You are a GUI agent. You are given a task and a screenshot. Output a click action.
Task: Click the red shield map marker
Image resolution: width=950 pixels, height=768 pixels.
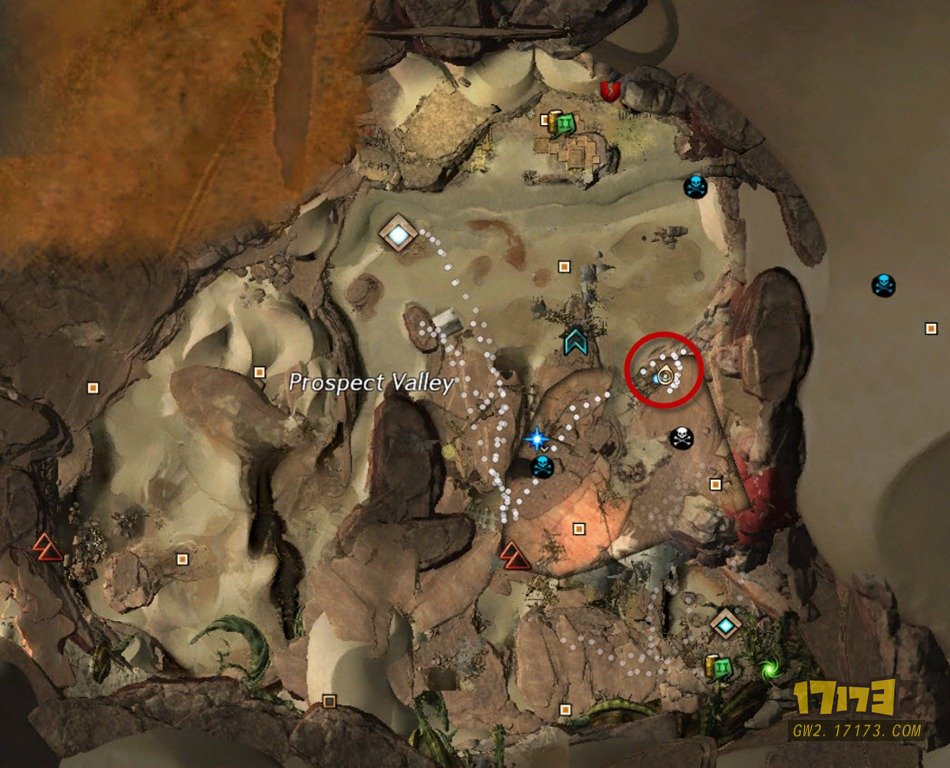point(612,91)
